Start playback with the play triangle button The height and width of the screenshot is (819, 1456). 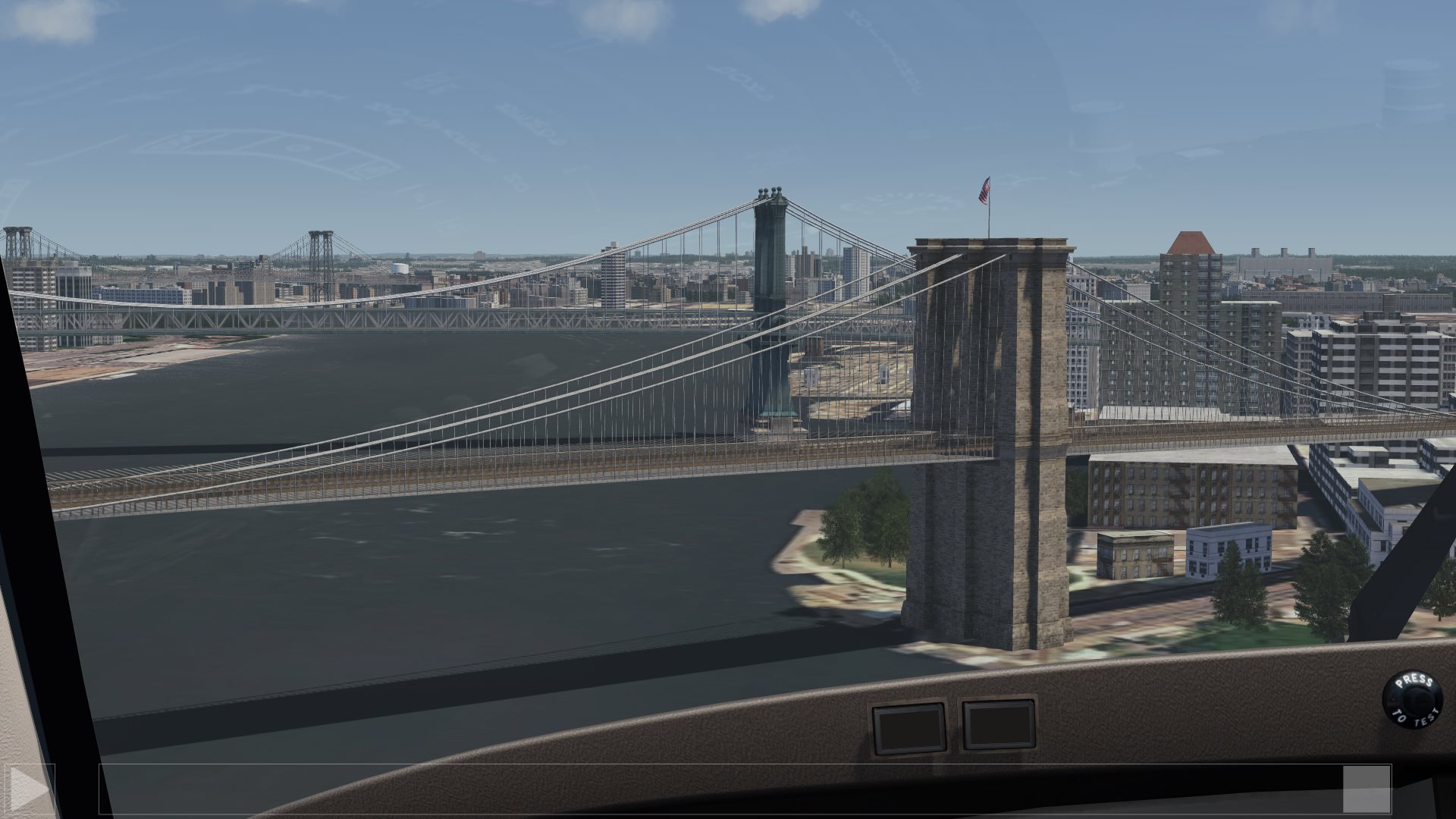pos(28,789)
